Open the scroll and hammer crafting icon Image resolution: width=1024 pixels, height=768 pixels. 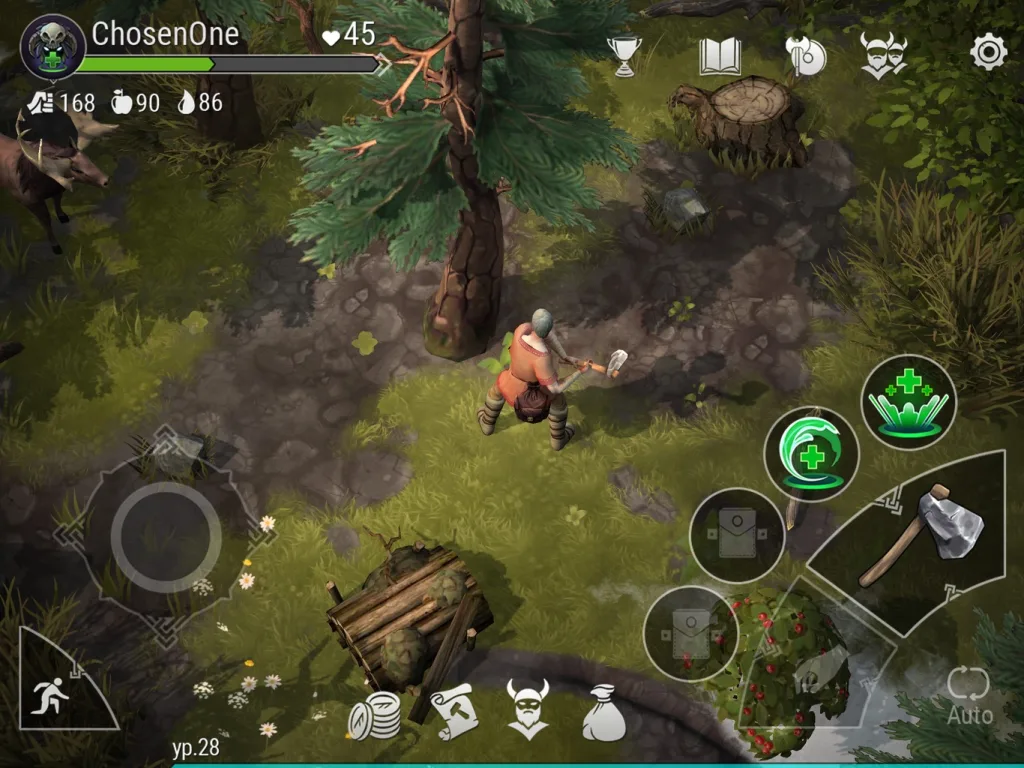pyautogui.click(x=452, y=710)
